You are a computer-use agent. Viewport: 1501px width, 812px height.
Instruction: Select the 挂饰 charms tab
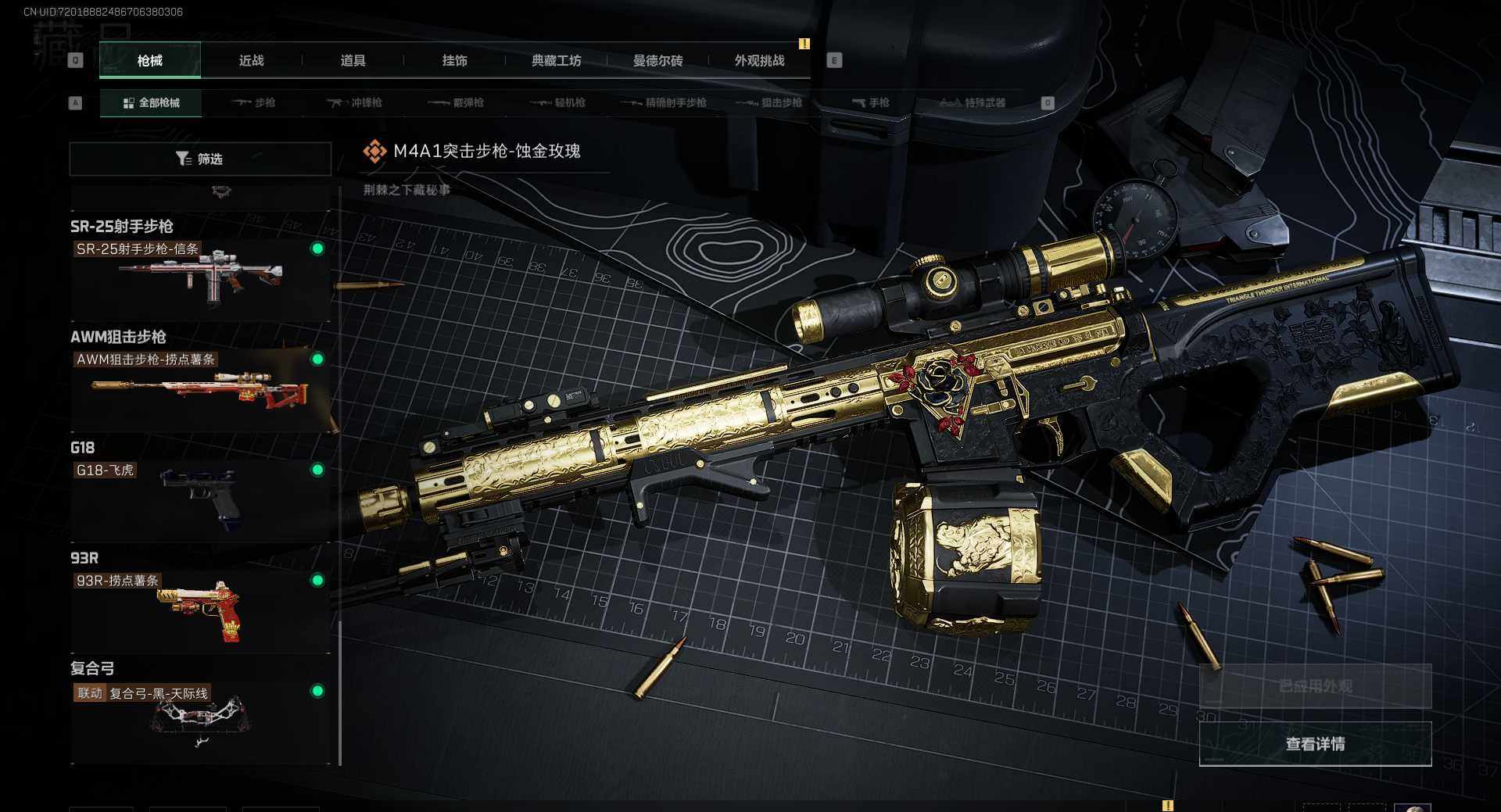(454, 61)
